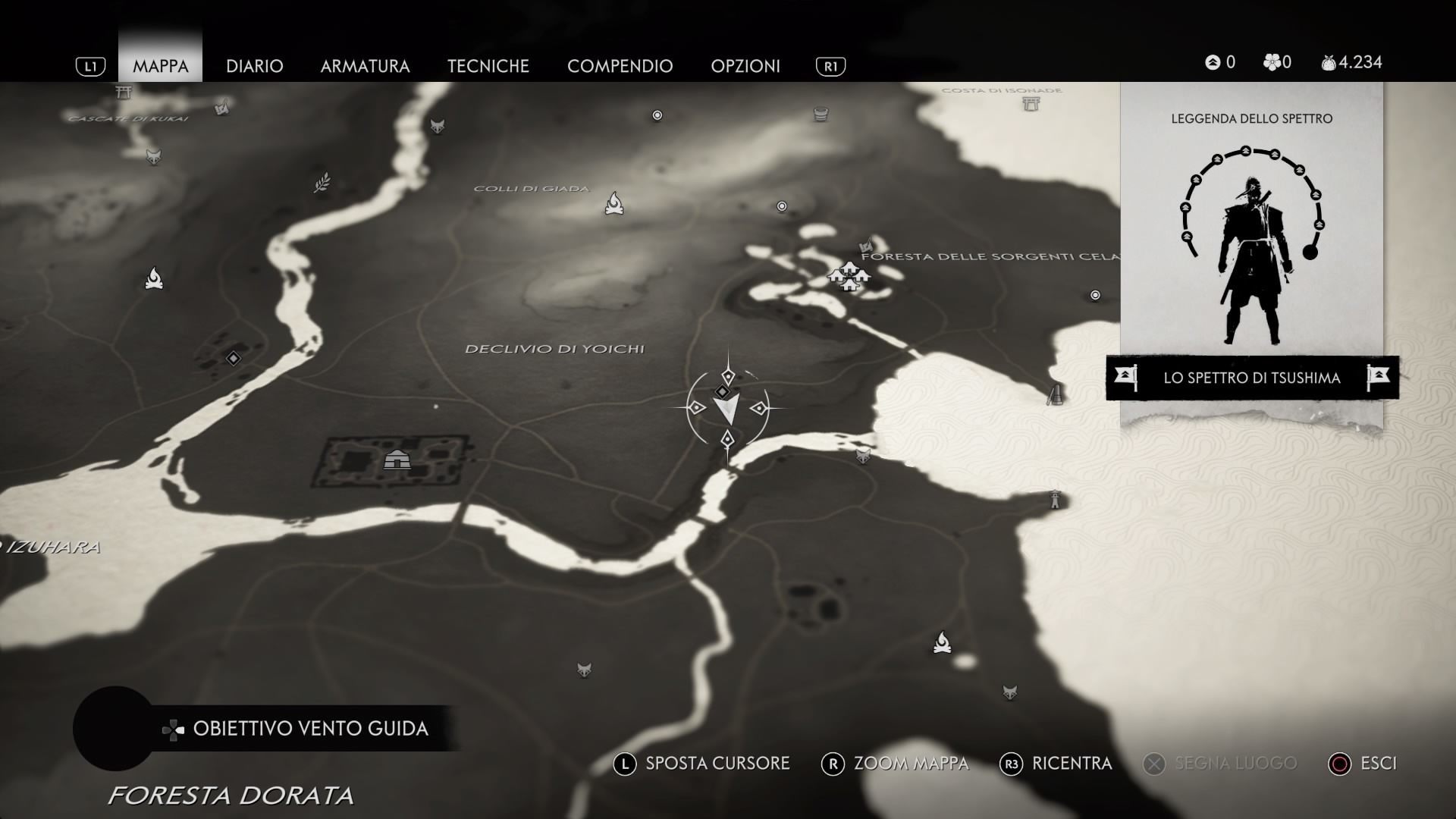Select the Mongol yurt camp marker
The height and width of the screenshot is (819, 1456).
(x=397, y=460)
